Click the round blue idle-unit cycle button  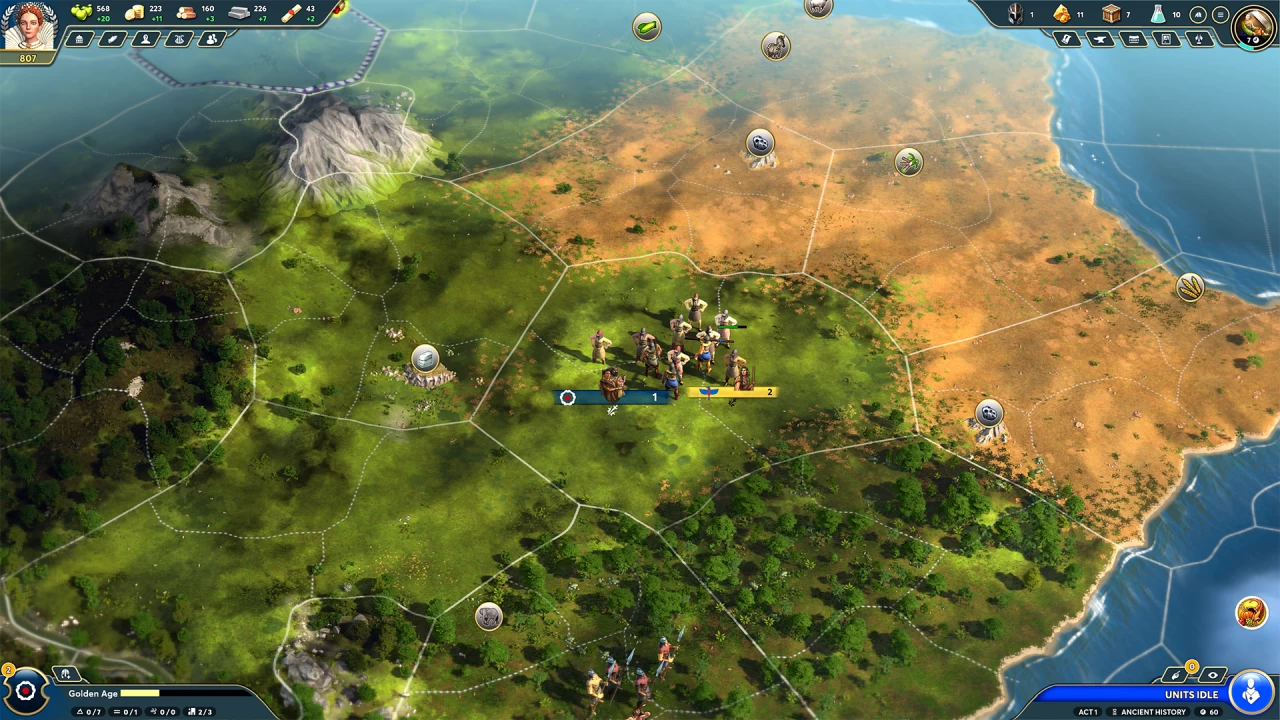[1250, 690]
